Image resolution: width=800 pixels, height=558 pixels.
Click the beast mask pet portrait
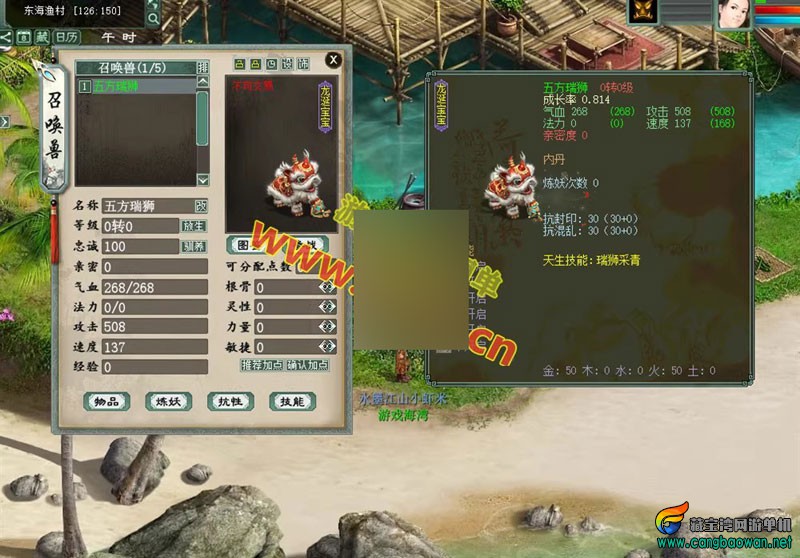[x=641, y=12]
